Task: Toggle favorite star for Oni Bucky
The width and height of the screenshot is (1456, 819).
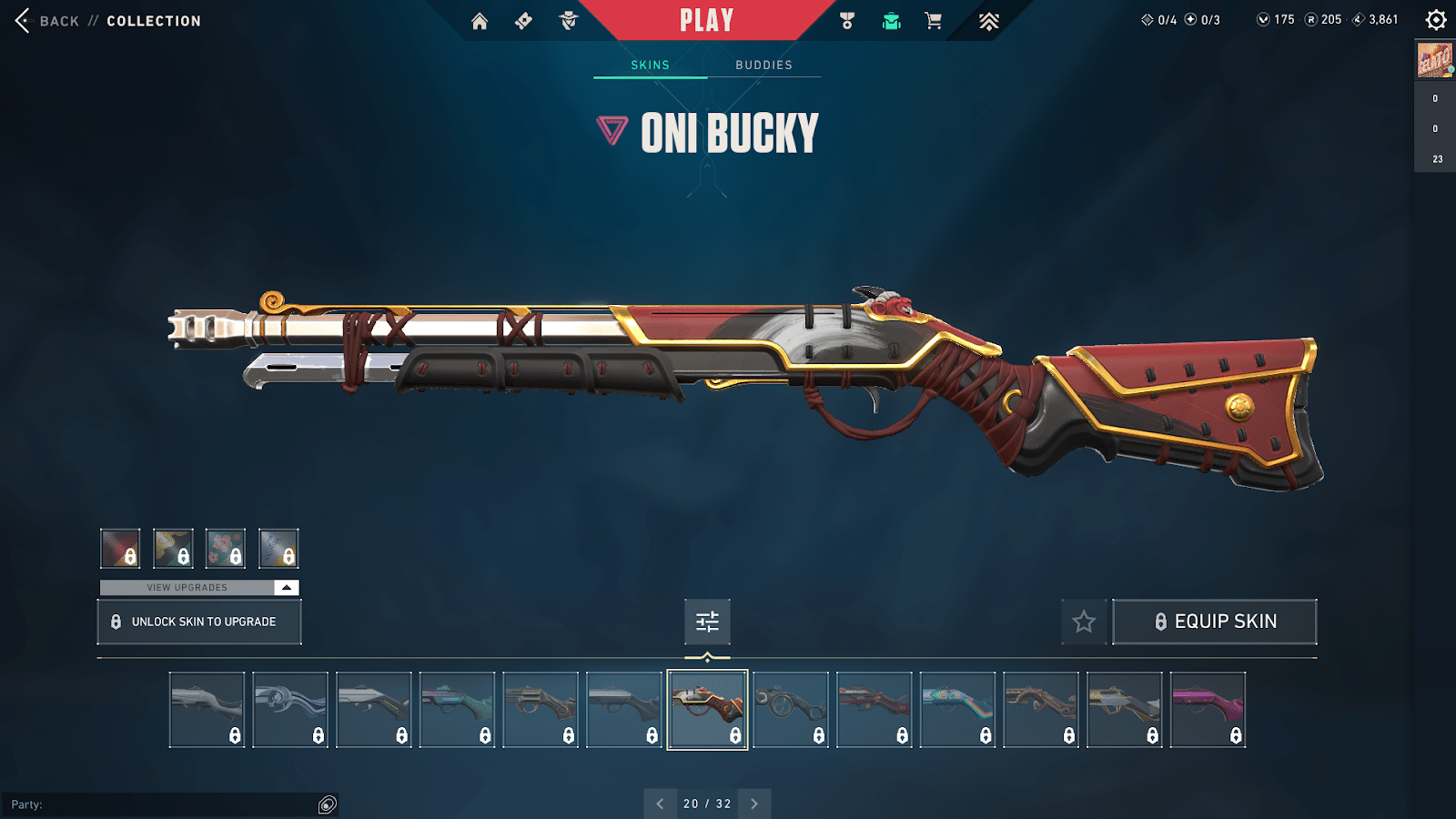Action: [1084, 622]
